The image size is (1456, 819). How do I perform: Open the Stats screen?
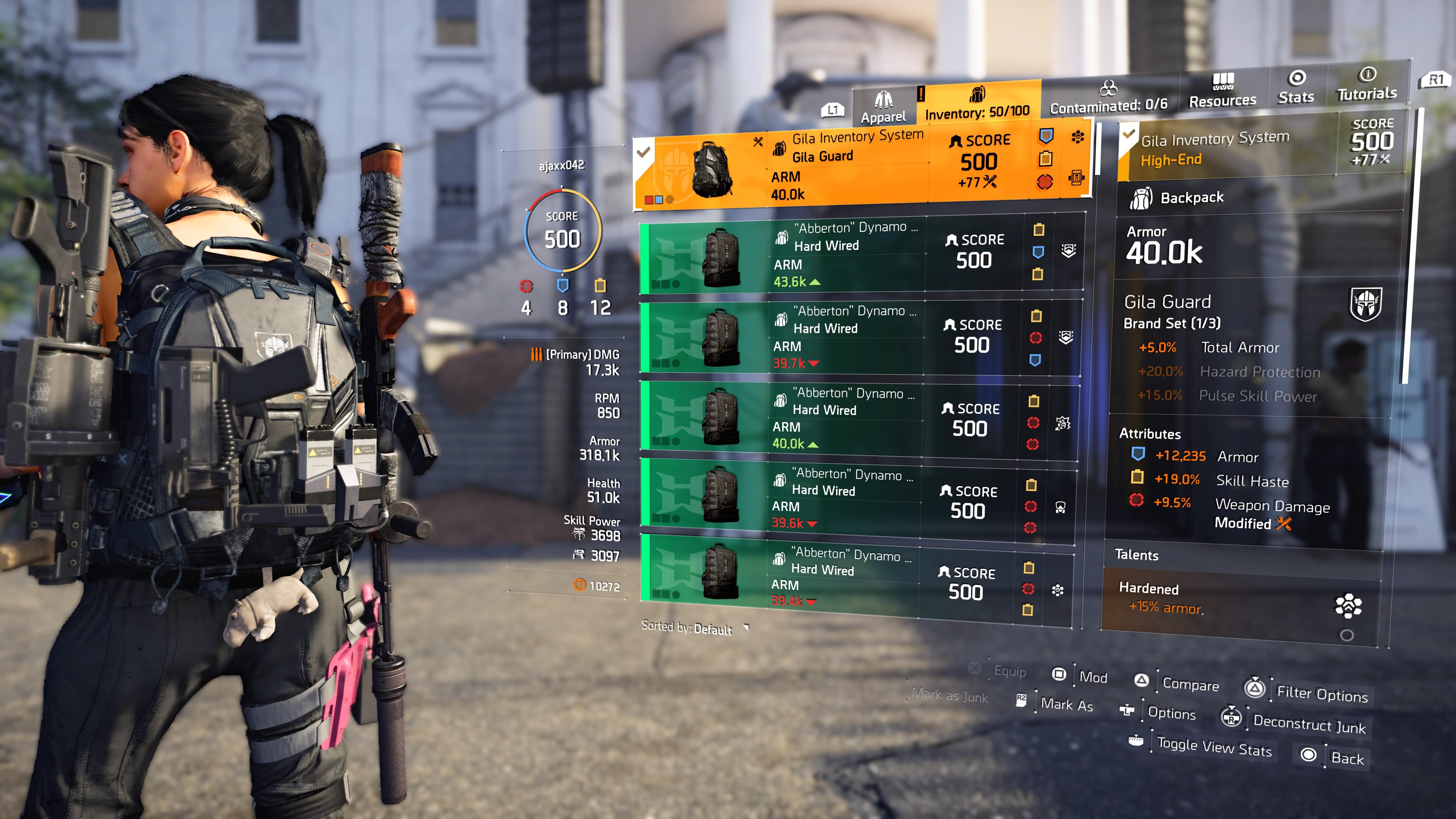[1296, 88]
